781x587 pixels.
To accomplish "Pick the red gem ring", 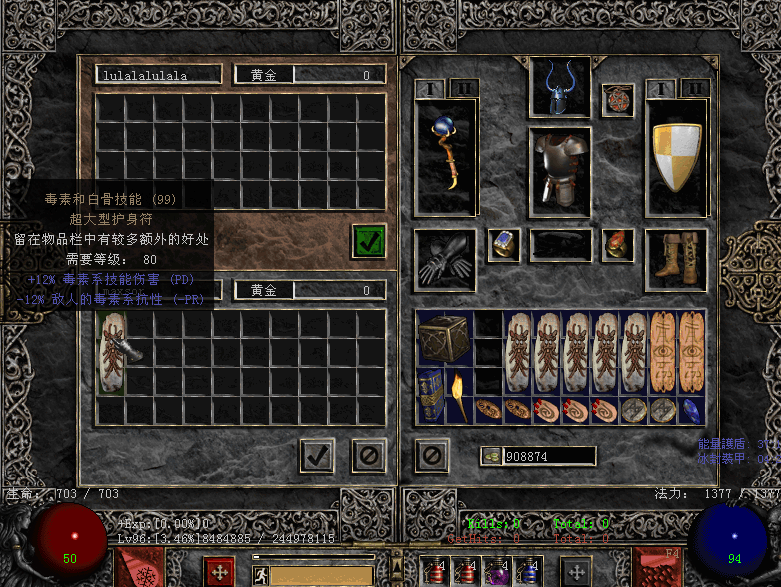I will point(618,245).
